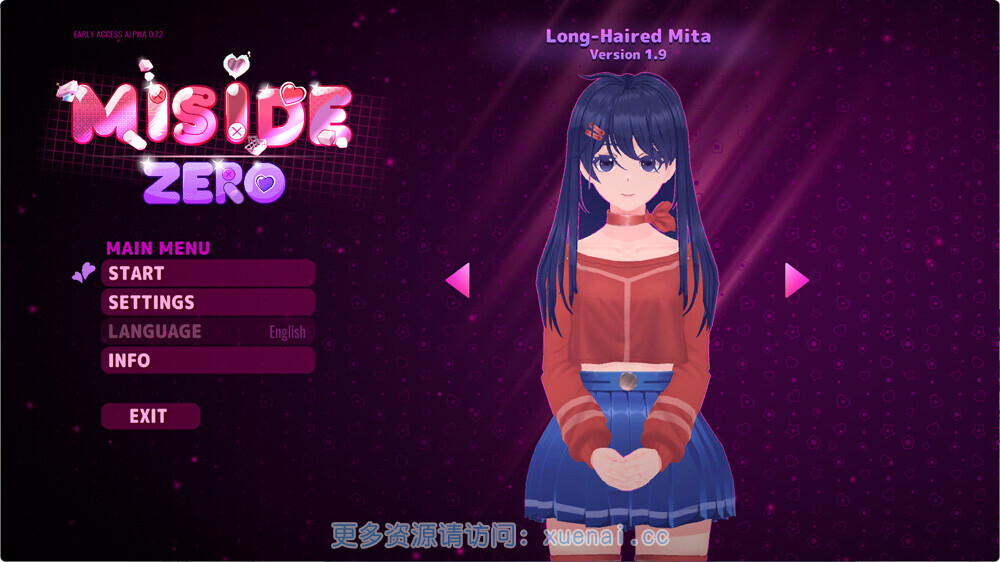Start the game from main menu
1000x562 pixels.
tap(207, 273)
